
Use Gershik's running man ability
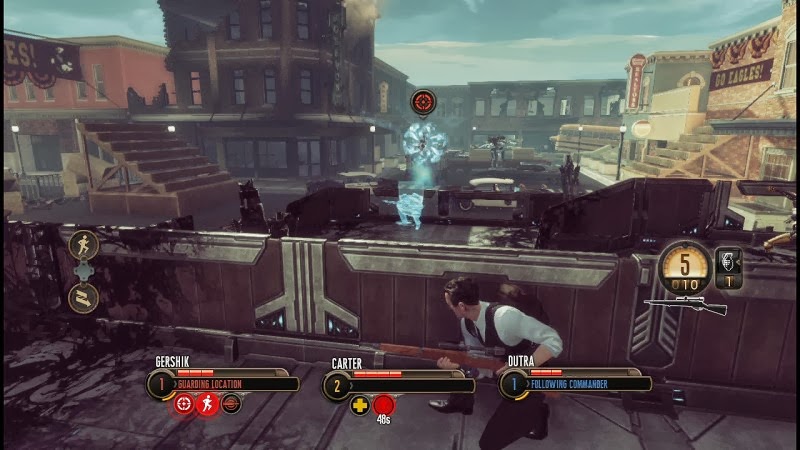tap(207, 404)
